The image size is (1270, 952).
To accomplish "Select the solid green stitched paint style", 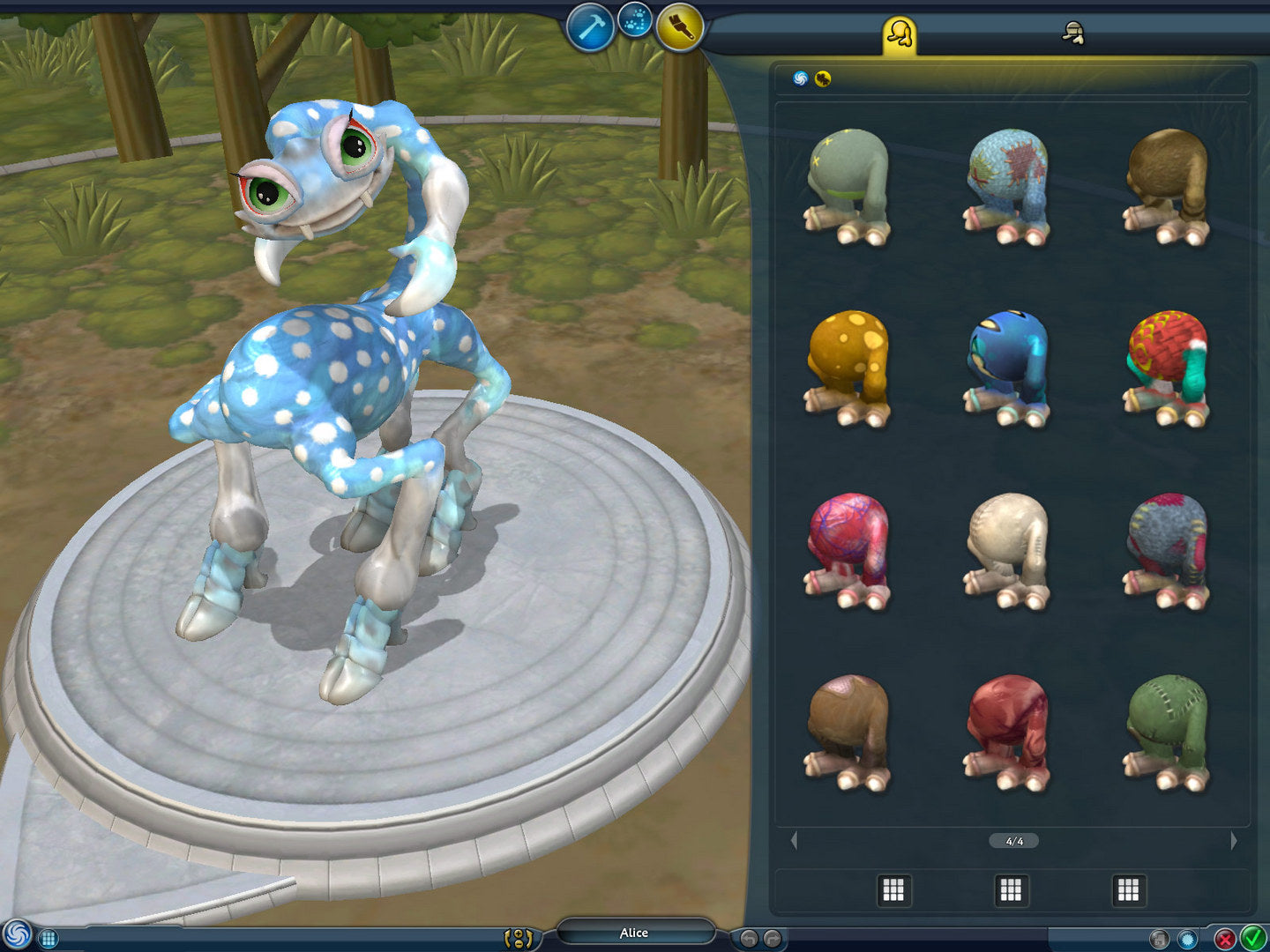I will [x=1167, y=733].
